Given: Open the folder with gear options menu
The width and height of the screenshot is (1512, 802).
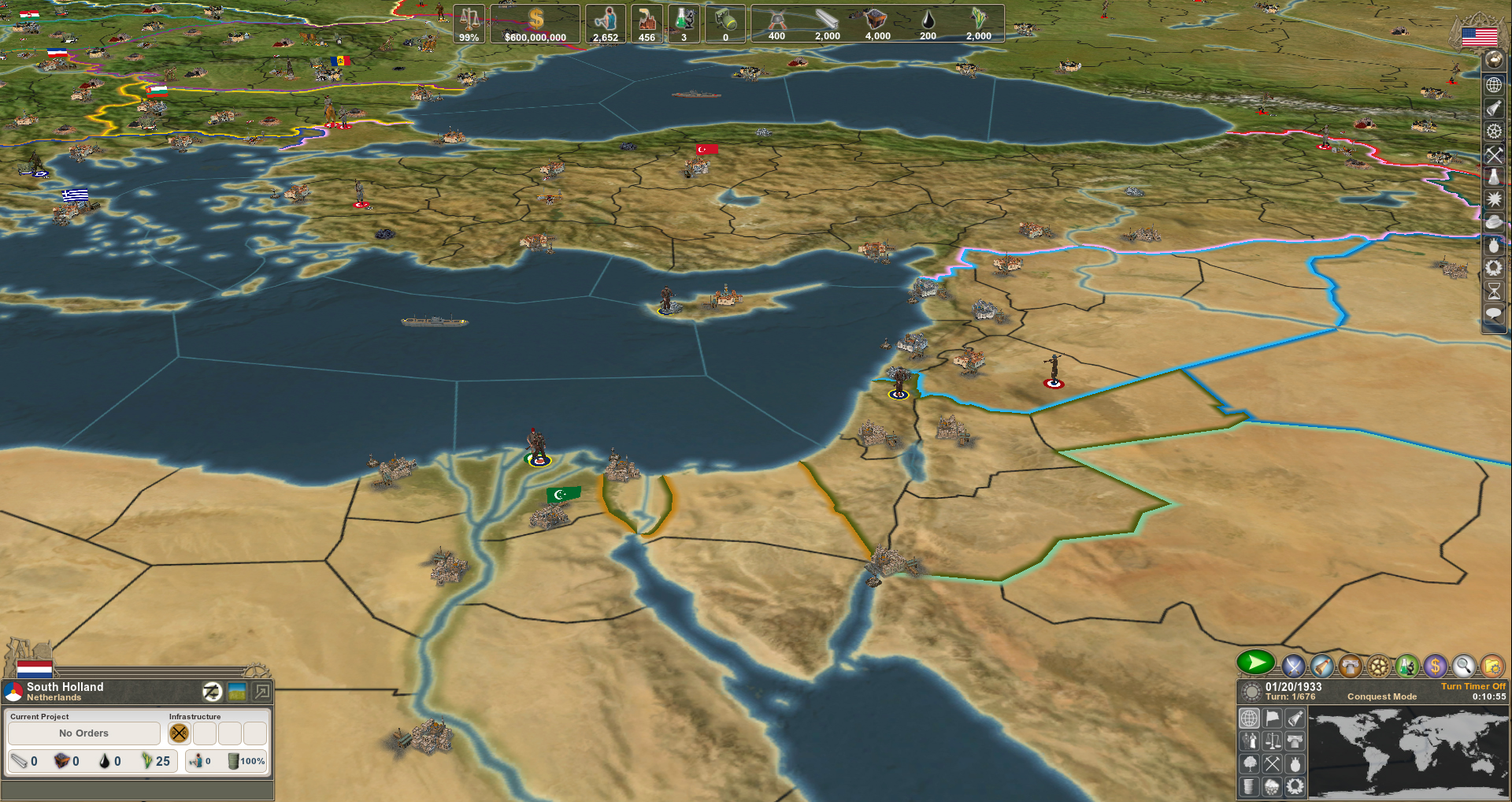Looking at the screenshot, I should [1492, 666].
